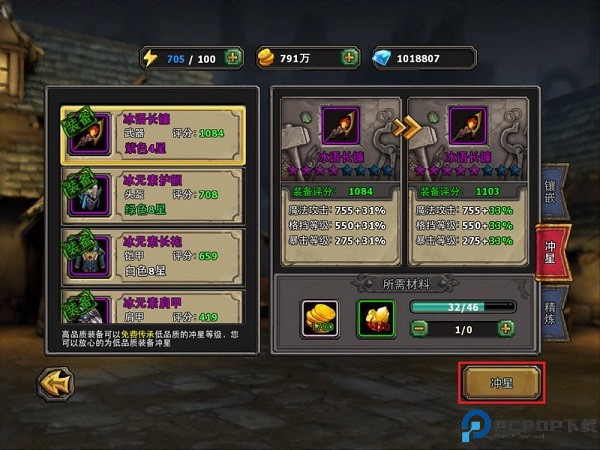Choose the 冰元素护额 helmet entry

point(150,195)
